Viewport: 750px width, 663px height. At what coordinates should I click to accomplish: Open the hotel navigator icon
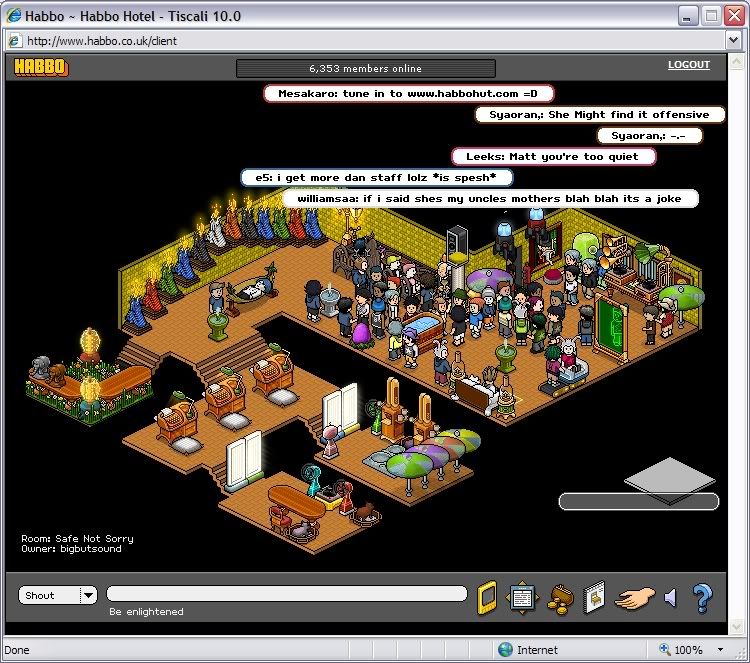pos(523,597)
